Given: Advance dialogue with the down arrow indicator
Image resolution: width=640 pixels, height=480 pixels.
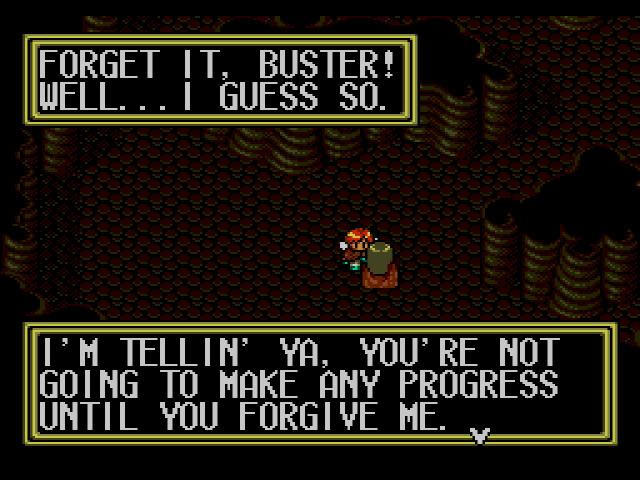Looking at the screenshot, I should pos(481,433).
